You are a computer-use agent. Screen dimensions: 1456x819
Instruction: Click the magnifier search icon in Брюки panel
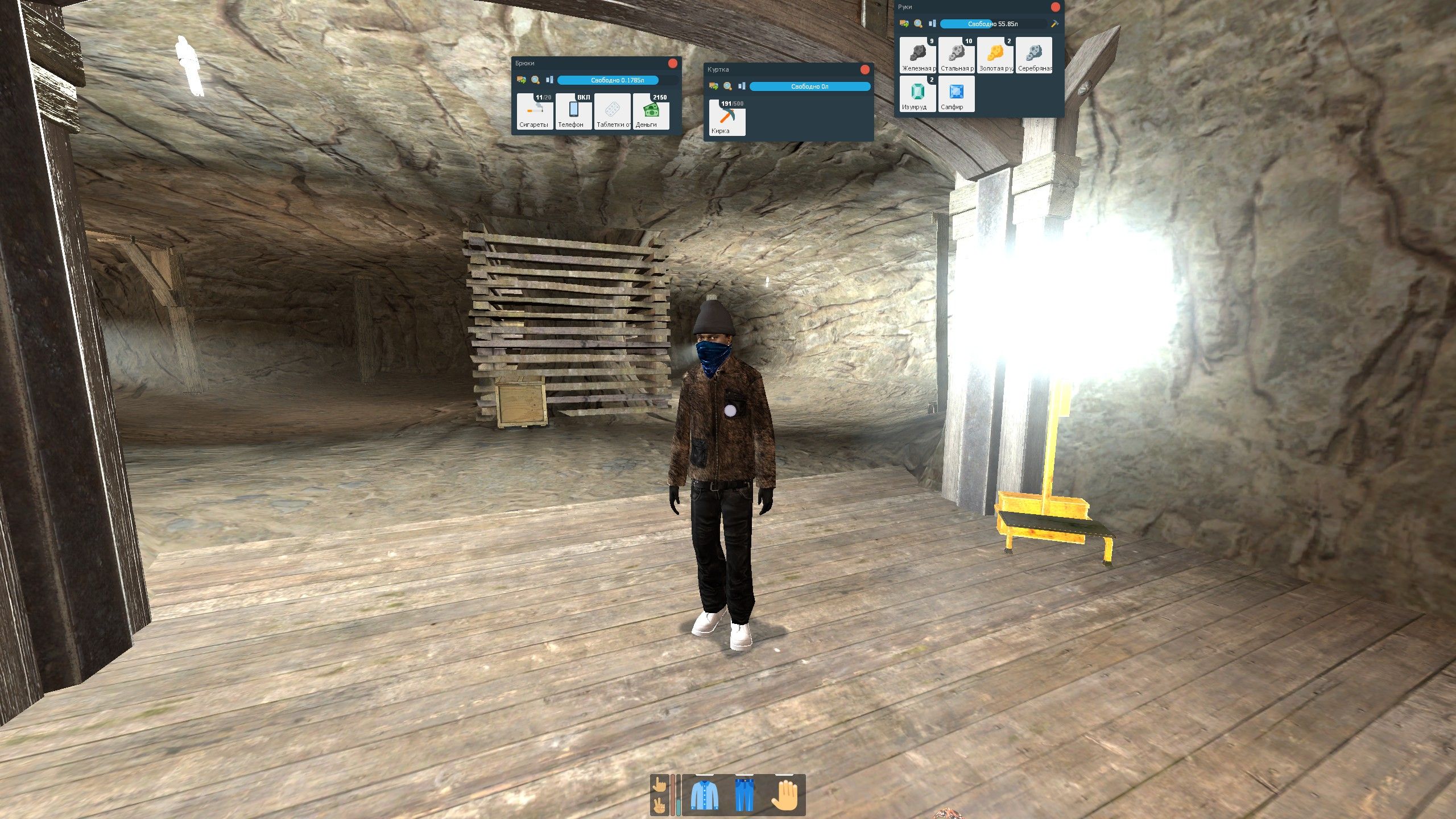point(535,80)
